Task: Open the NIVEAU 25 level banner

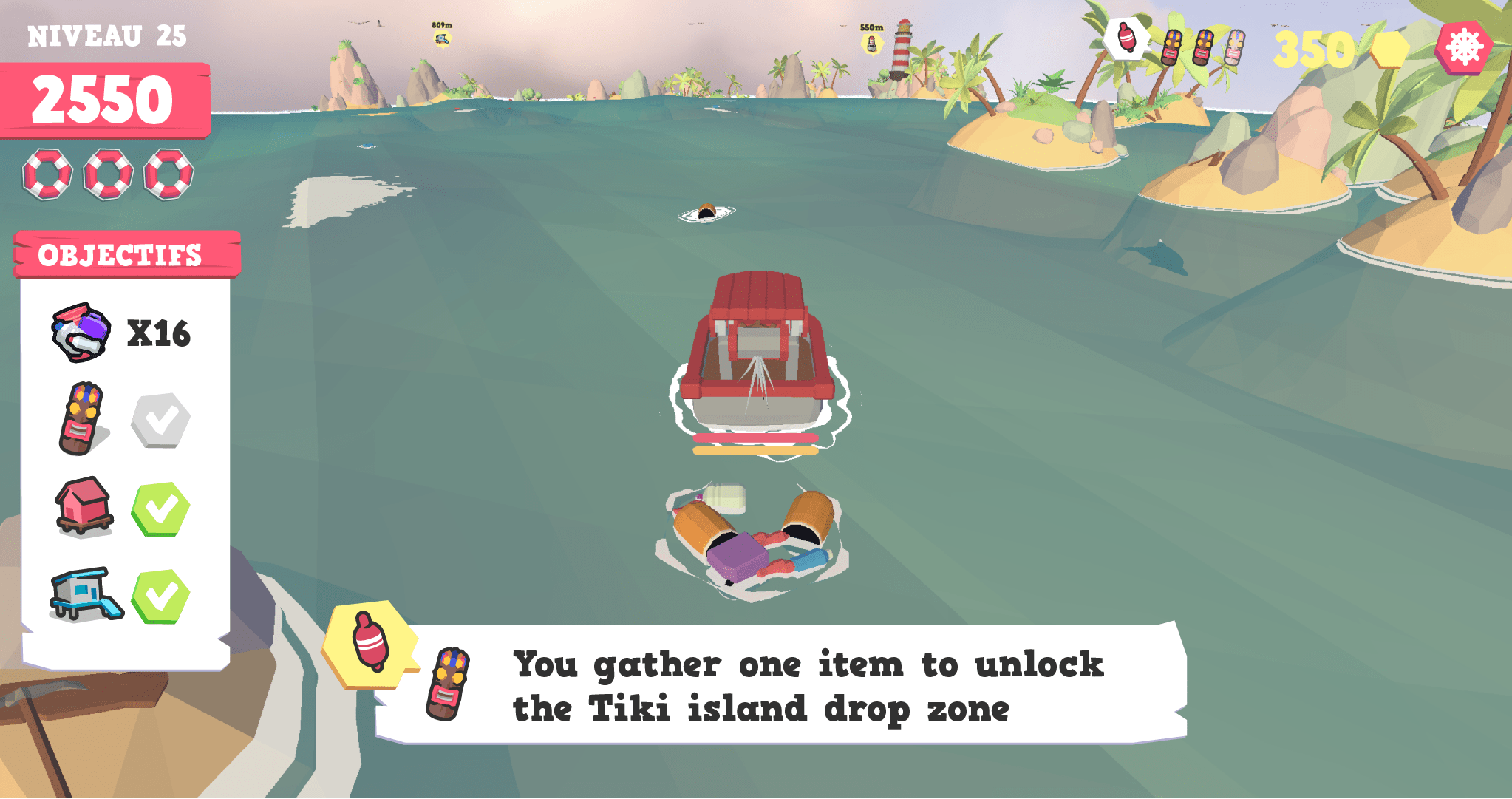Action: click(107, 35)
